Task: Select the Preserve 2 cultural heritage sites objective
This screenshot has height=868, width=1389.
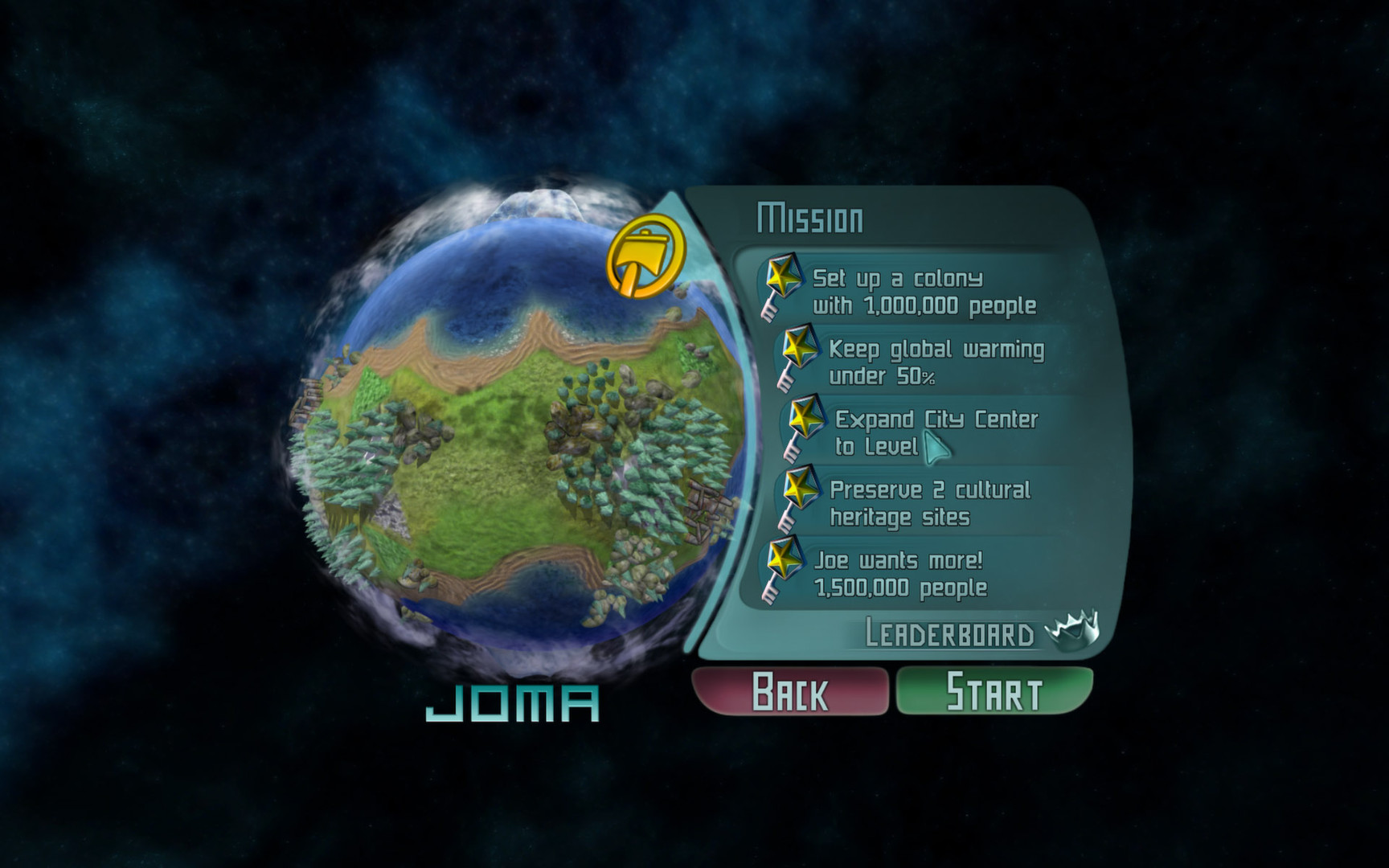Action: coord(928,503)
